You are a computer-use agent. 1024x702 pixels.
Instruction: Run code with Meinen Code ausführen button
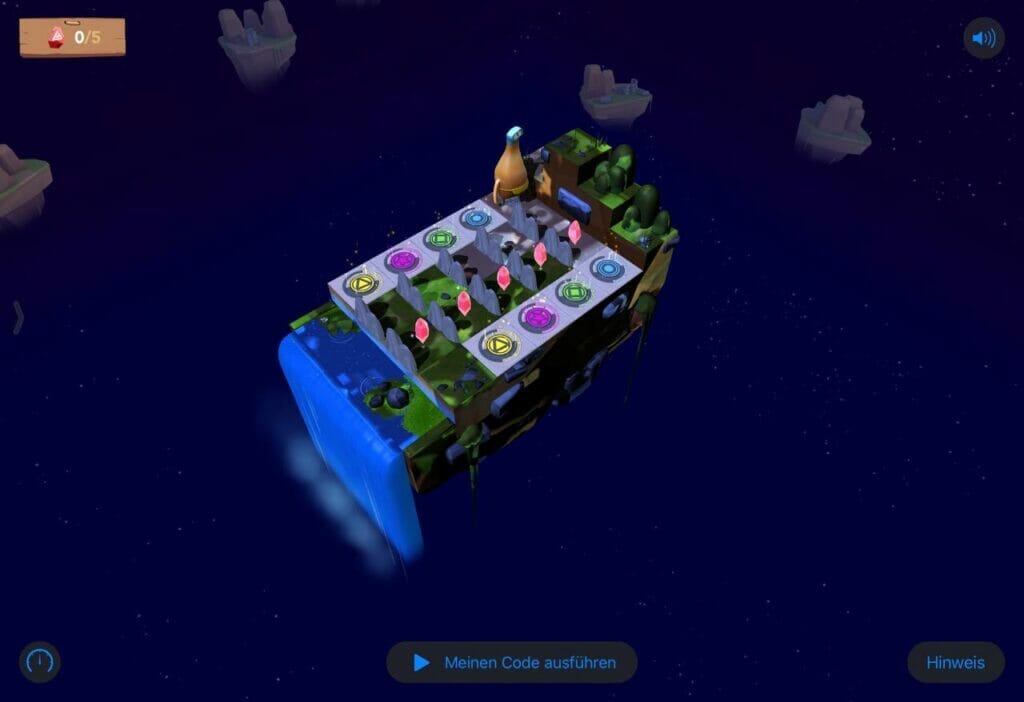coord(512,662)
